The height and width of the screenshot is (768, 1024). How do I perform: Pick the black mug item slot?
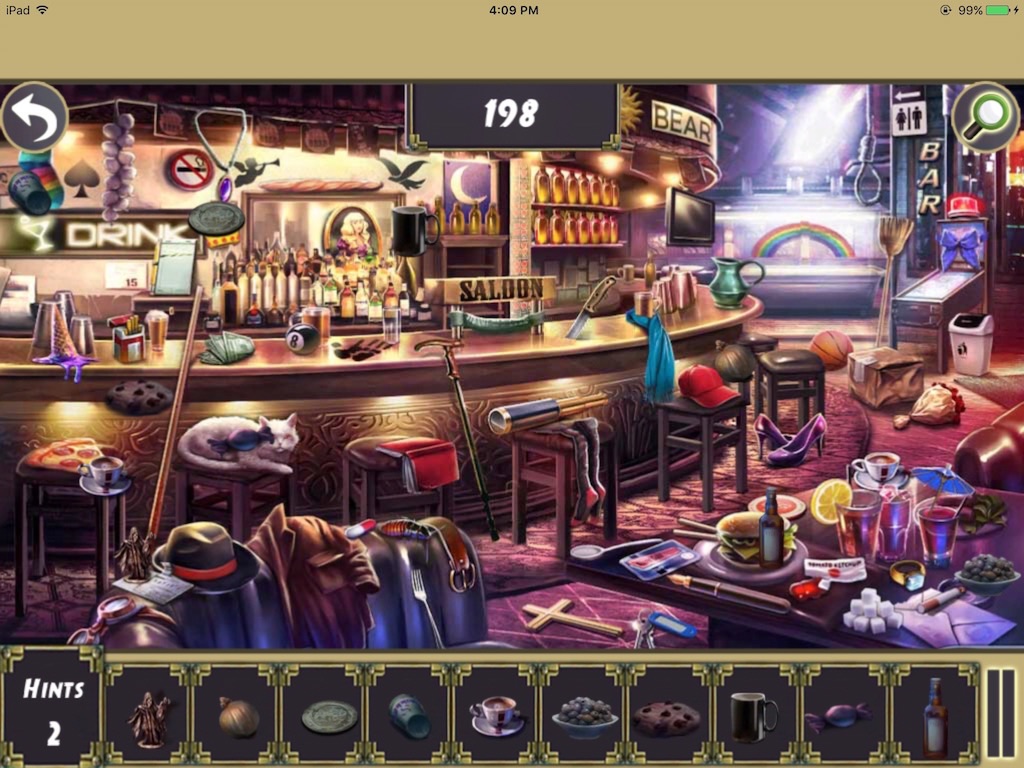click(x=754, y=717)
